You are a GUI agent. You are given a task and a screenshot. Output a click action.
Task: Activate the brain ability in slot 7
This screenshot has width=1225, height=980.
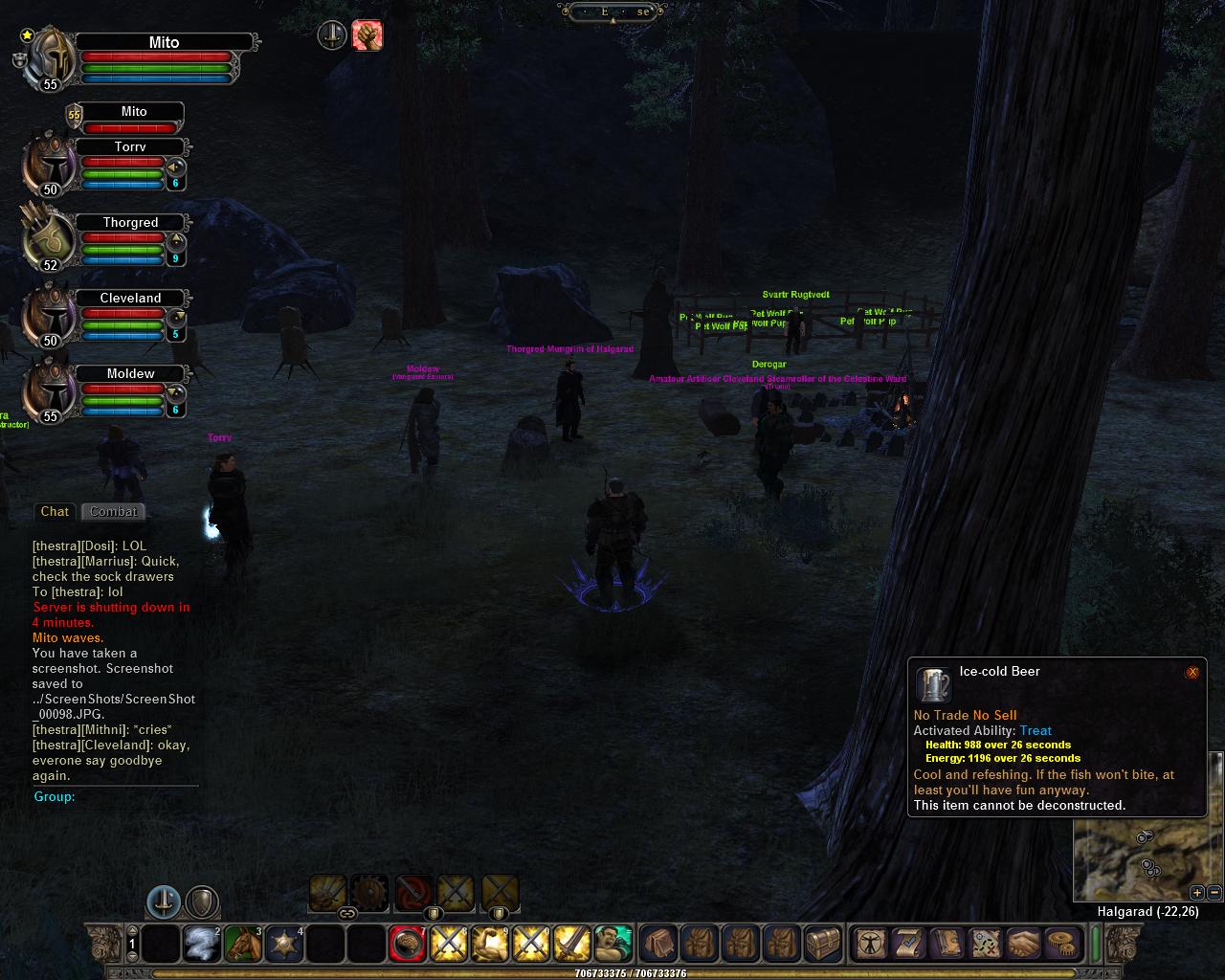tap(408, 945)
